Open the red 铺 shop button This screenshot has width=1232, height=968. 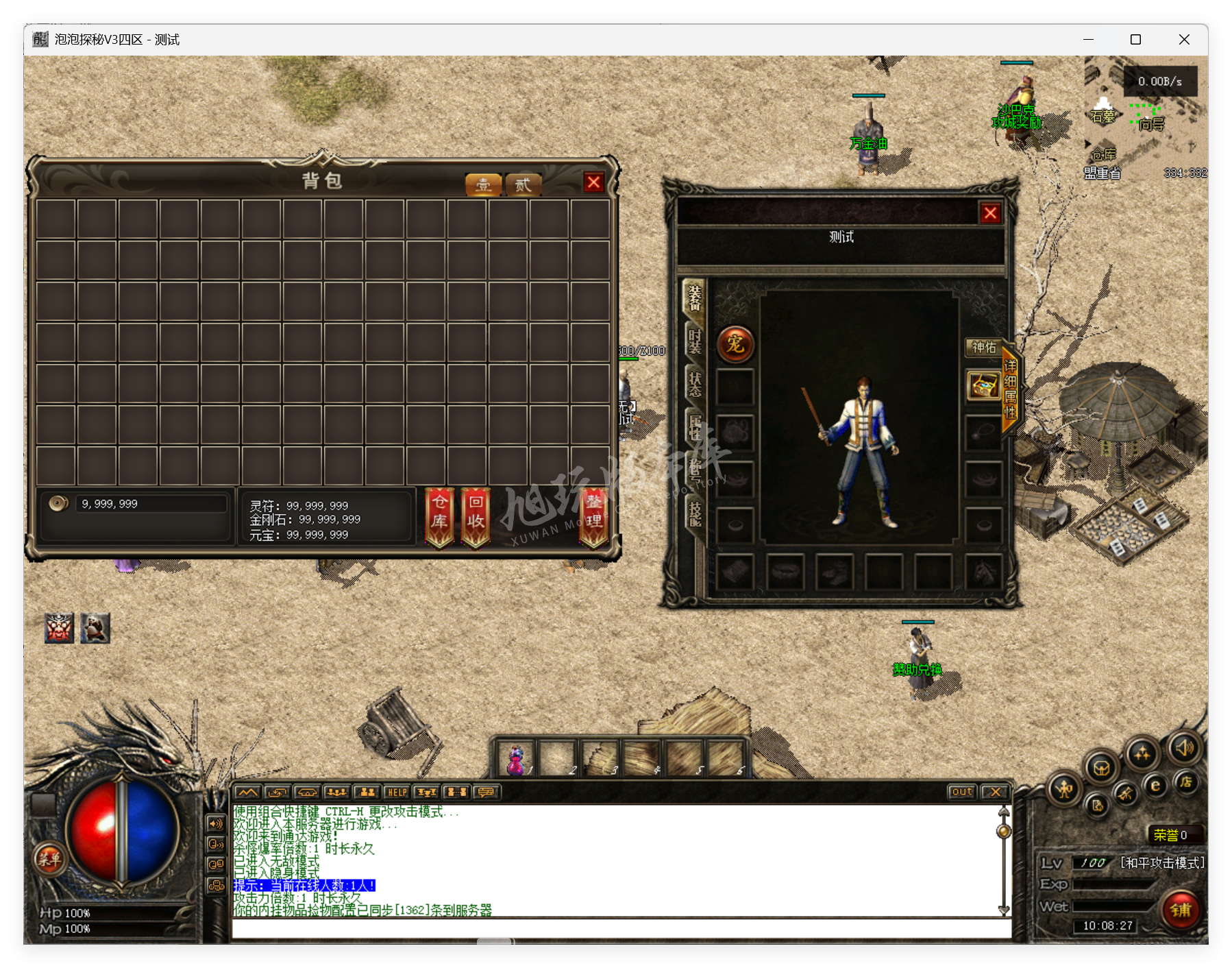1181,910
